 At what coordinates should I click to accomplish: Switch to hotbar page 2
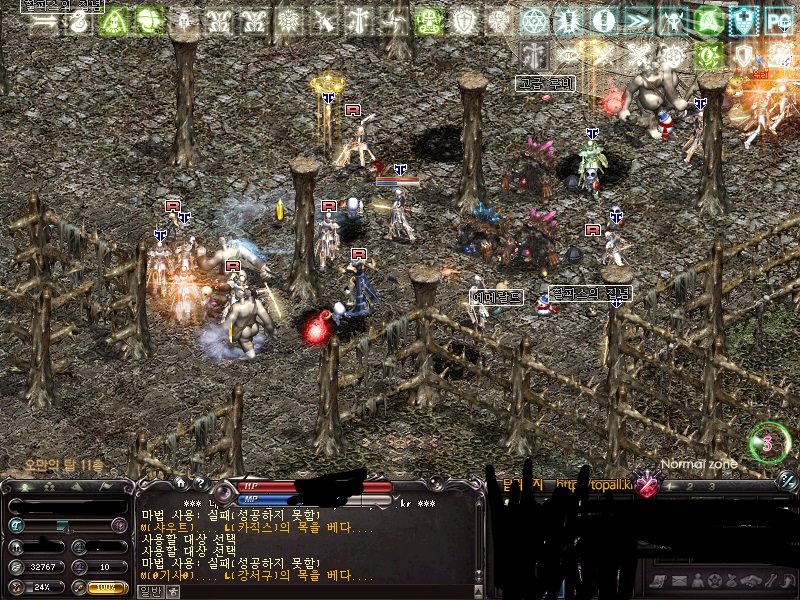pyautogui.click(x=690, y=487)
